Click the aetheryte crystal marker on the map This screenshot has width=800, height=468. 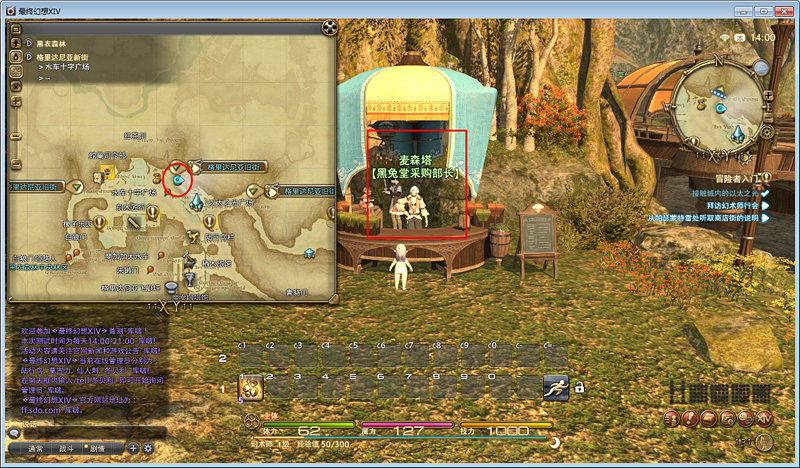[x=197, y=202]
